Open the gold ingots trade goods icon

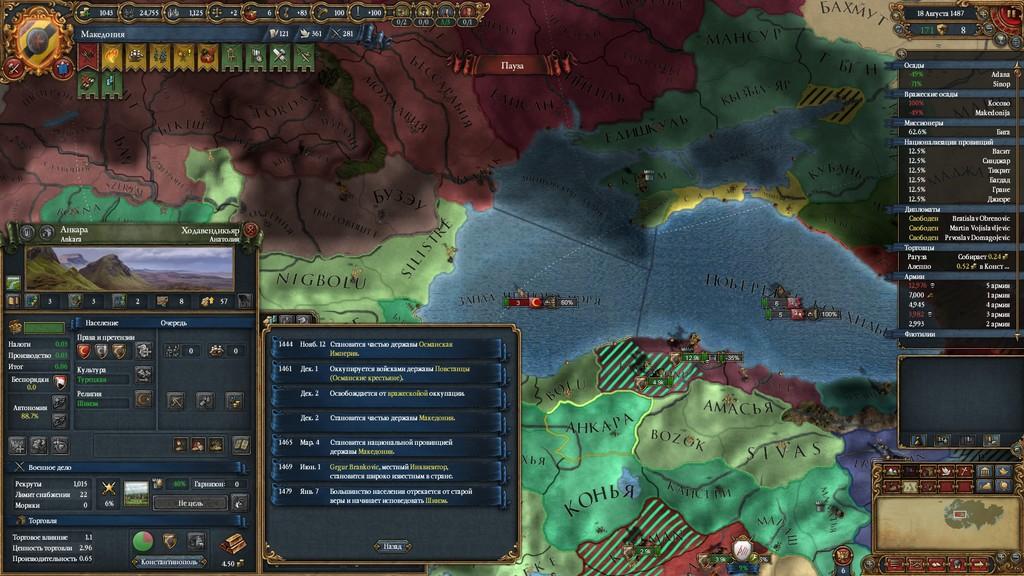click(x=234, y=542)
